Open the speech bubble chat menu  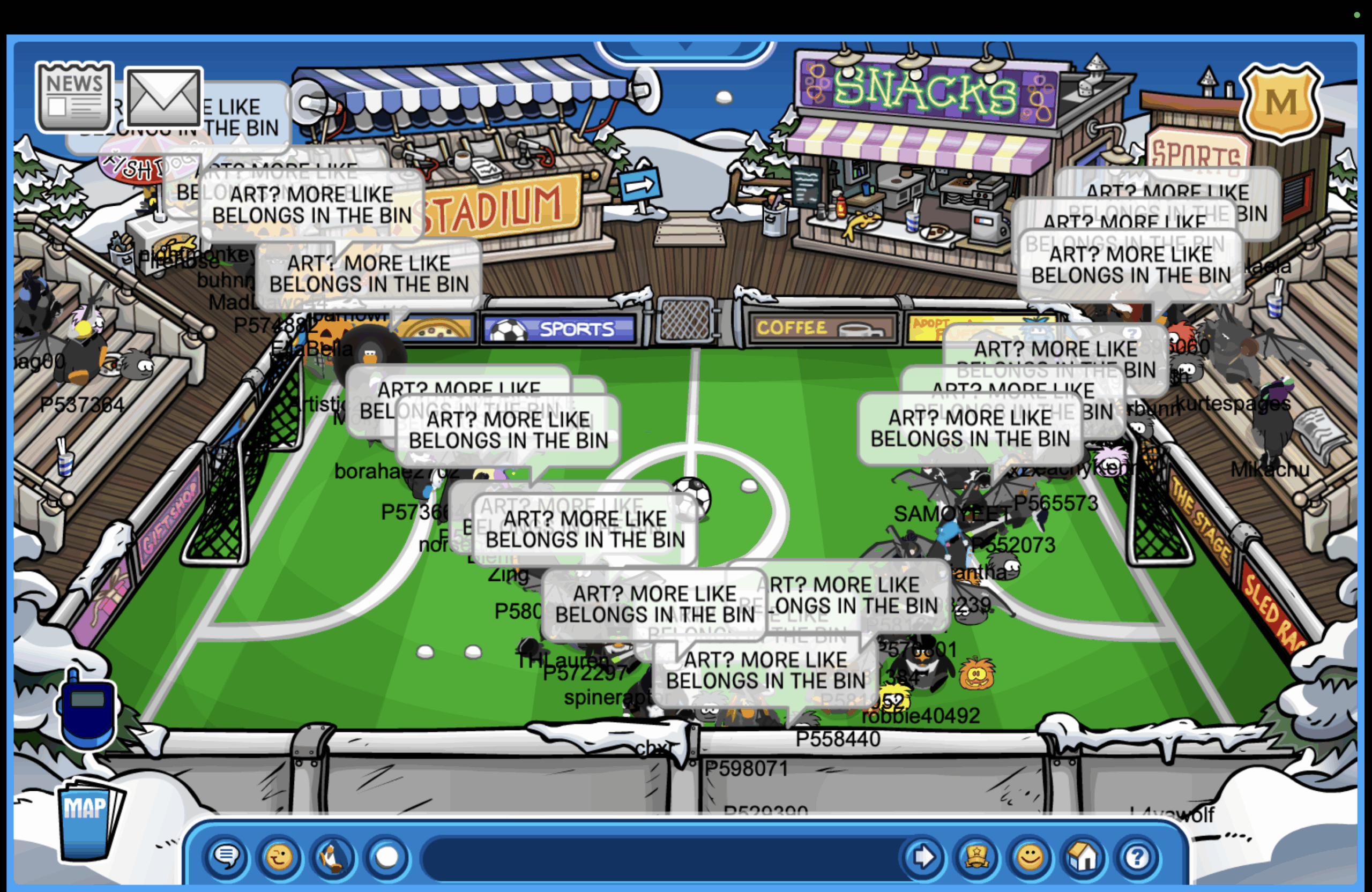click(x=227, y=857)
